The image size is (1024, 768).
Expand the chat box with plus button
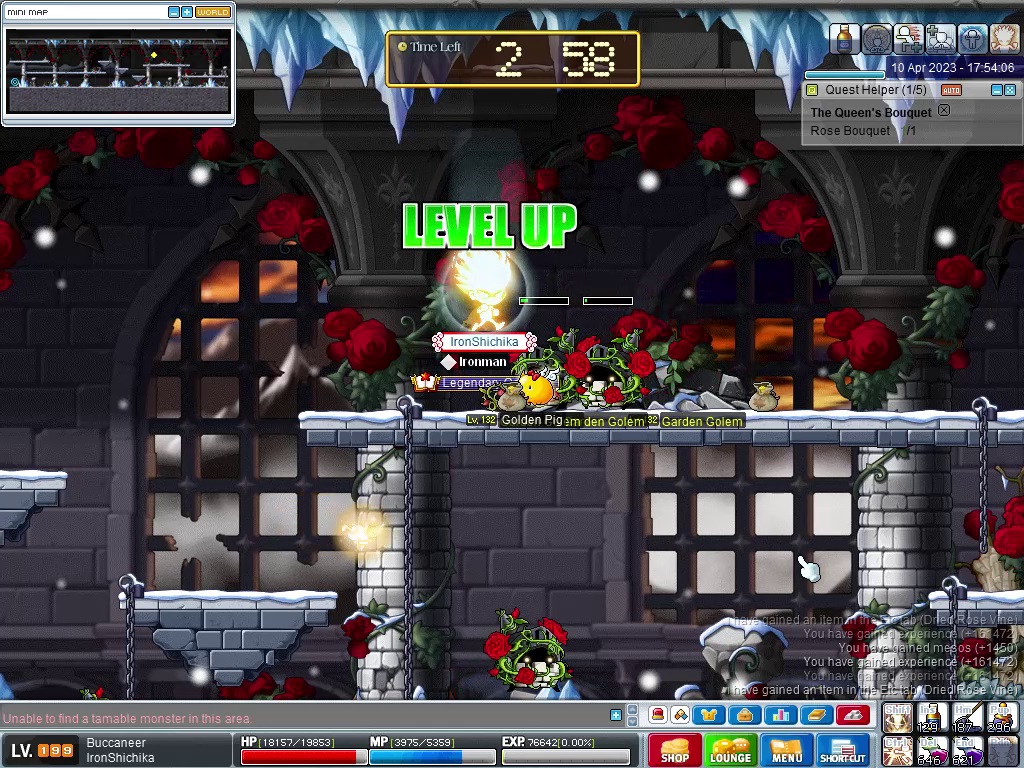click(x=616, y=715)
